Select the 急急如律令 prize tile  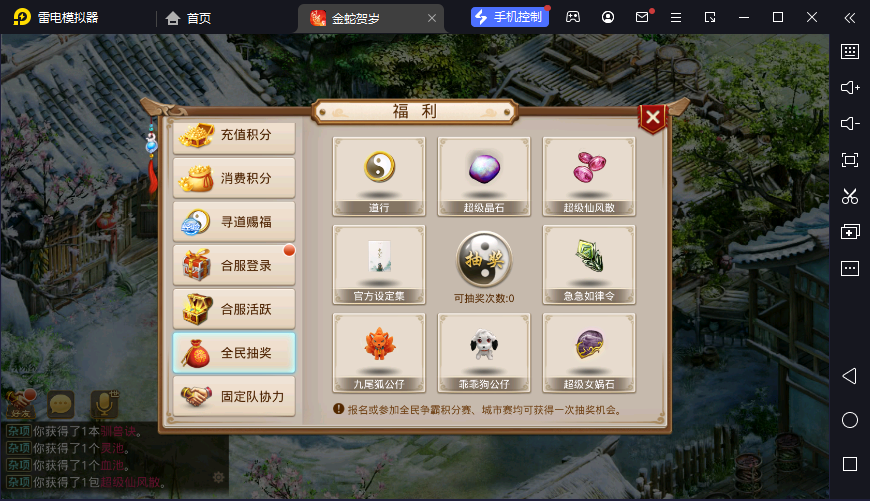(x=589, y=264)
